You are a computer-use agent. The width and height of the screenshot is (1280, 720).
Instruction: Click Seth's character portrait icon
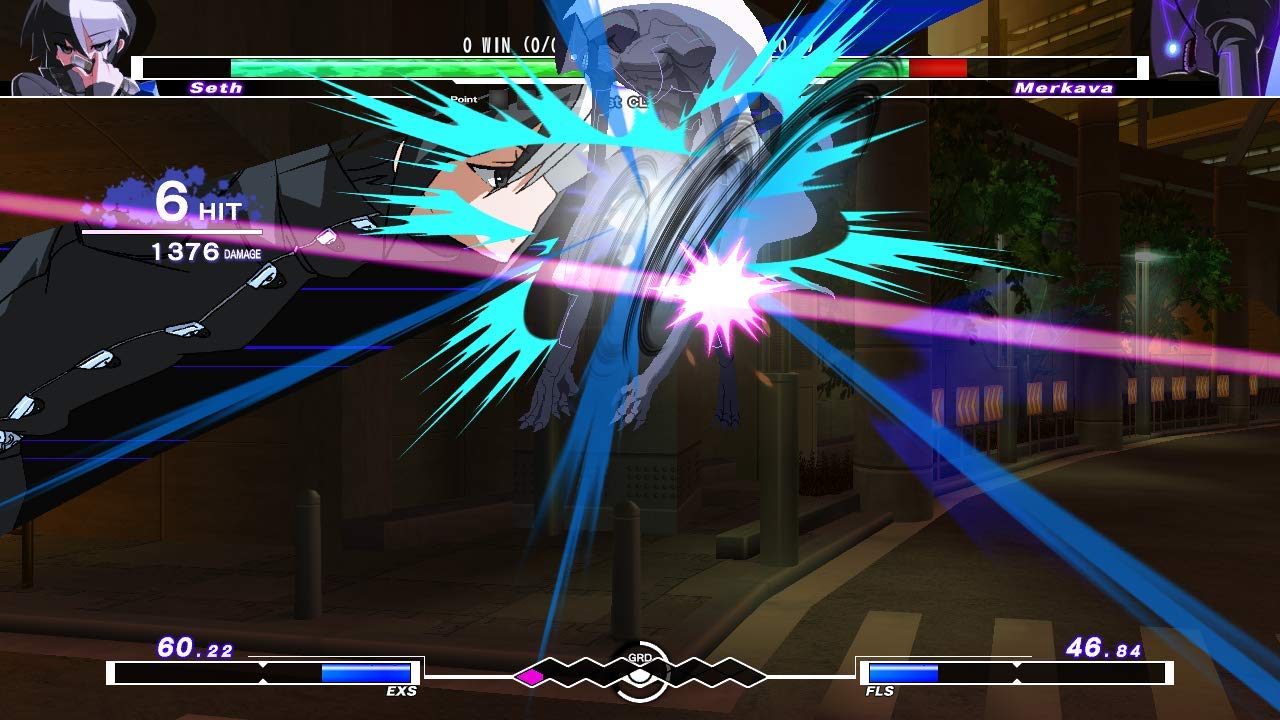(x=65, y=45)
